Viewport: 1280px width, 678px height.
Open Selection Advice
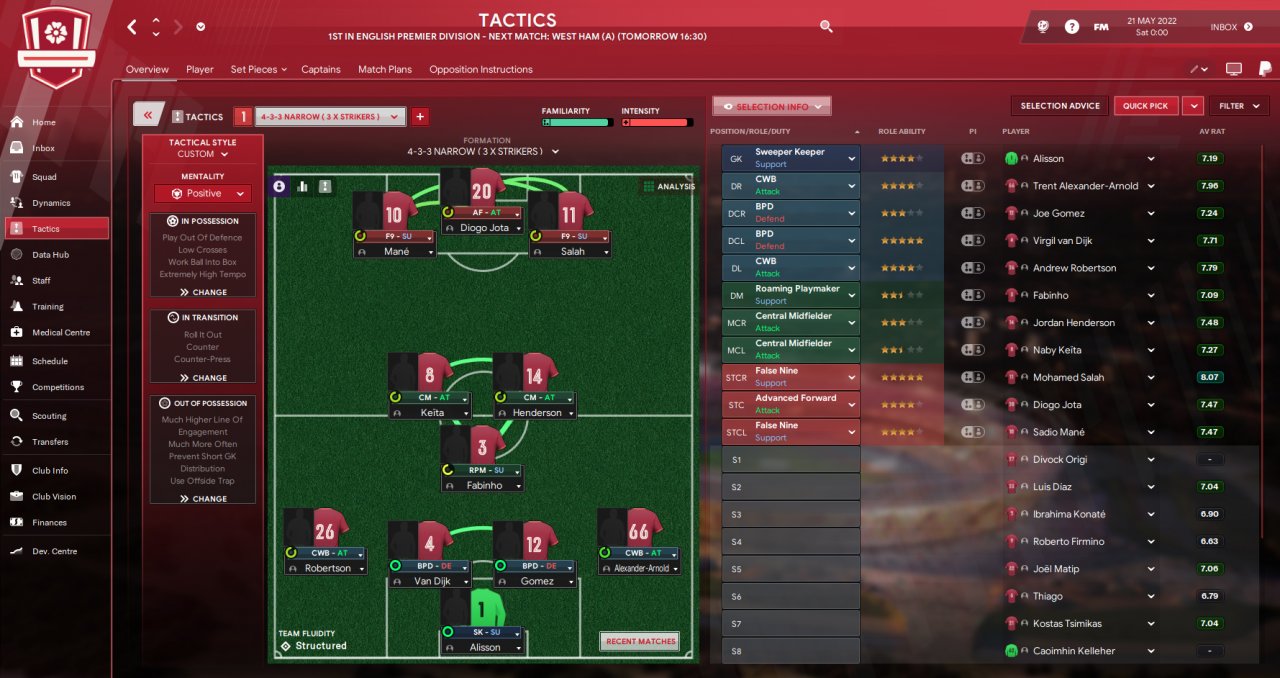click(x=1060, y=106)
